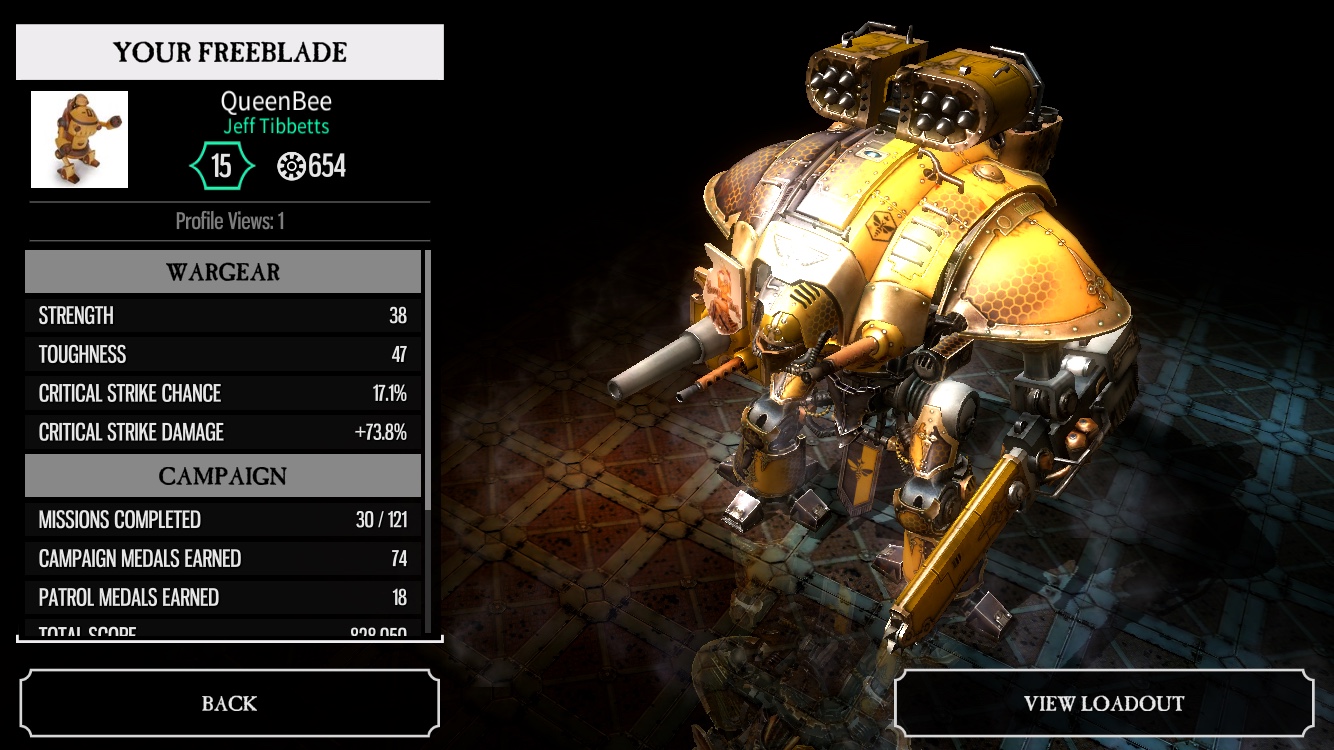The width and height of the screenshot is (1334, 750).
Task: Click the stats panel scrollbar
Action: [x=428, y=380]
